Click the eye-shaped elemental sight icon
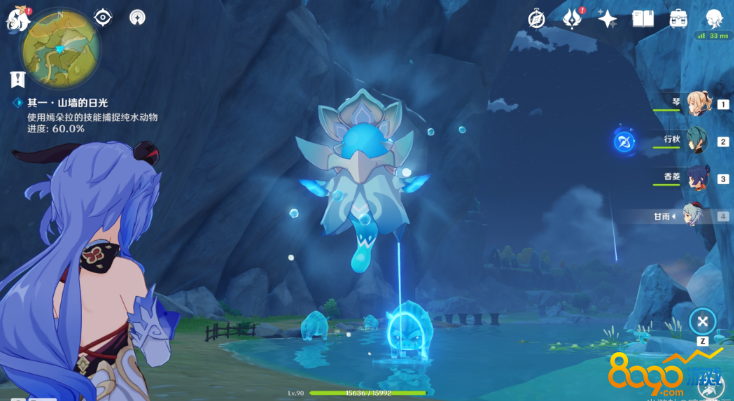The image size is (734, 401). 103,17
